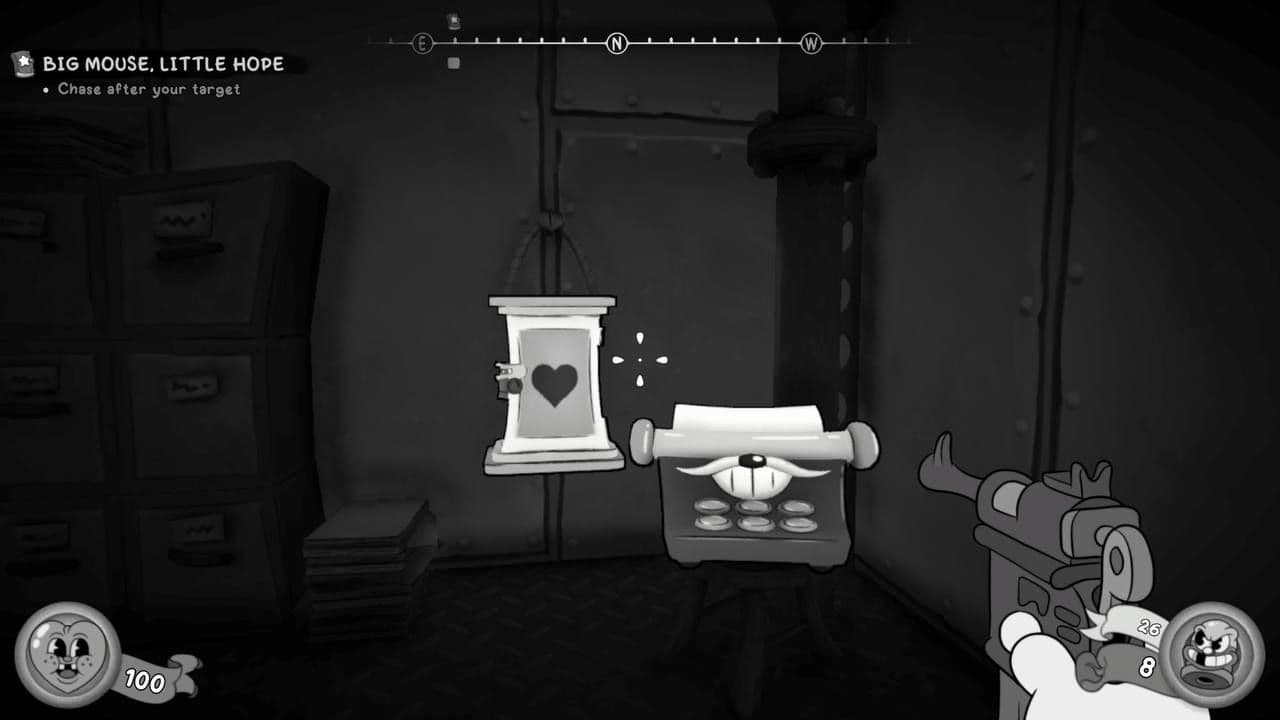Click the W marker on the compass
The height and width of the screenshot is (720, 1280).
tap(812, 43)
